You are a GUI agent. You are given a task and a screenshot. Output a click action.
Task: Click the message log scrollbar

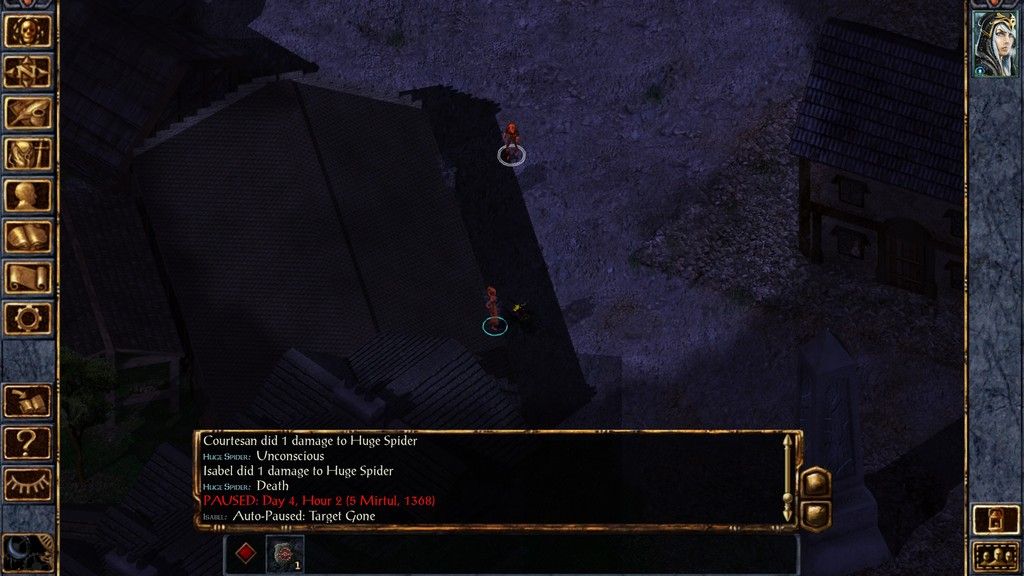tap(788, 480)
